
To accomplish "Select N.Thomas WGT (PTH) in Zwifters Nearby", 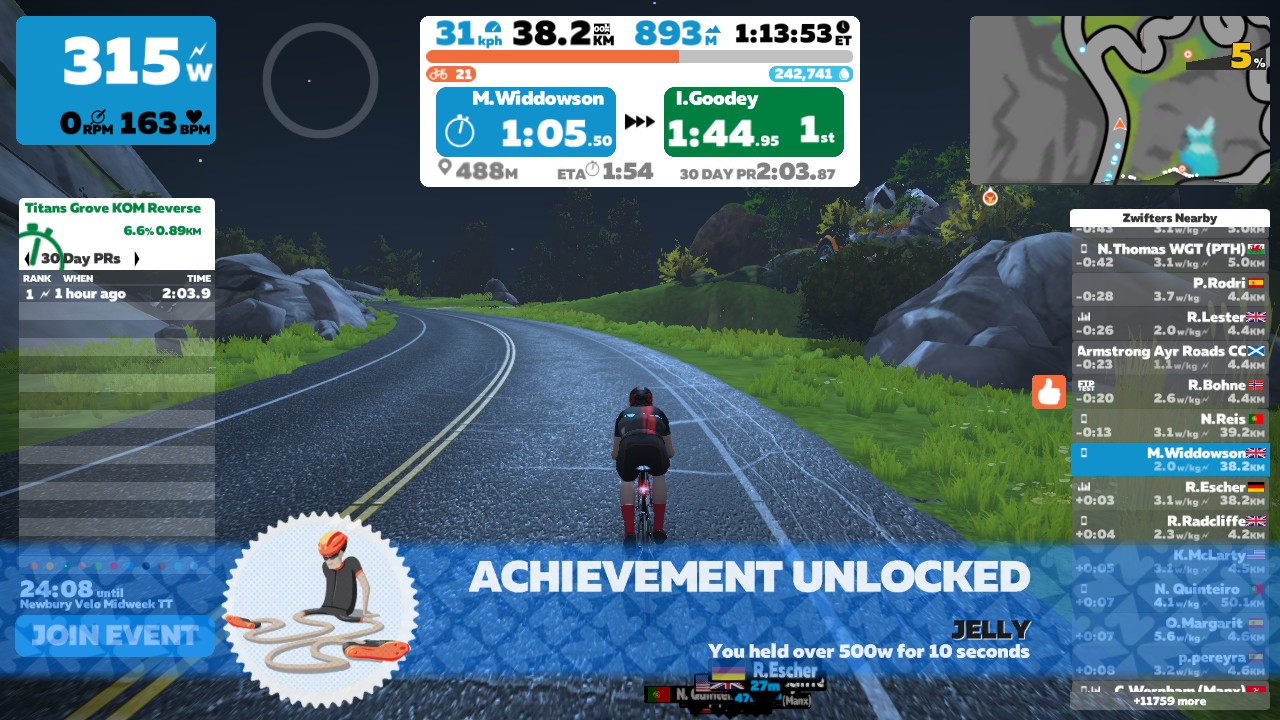I will point(1169,255).
